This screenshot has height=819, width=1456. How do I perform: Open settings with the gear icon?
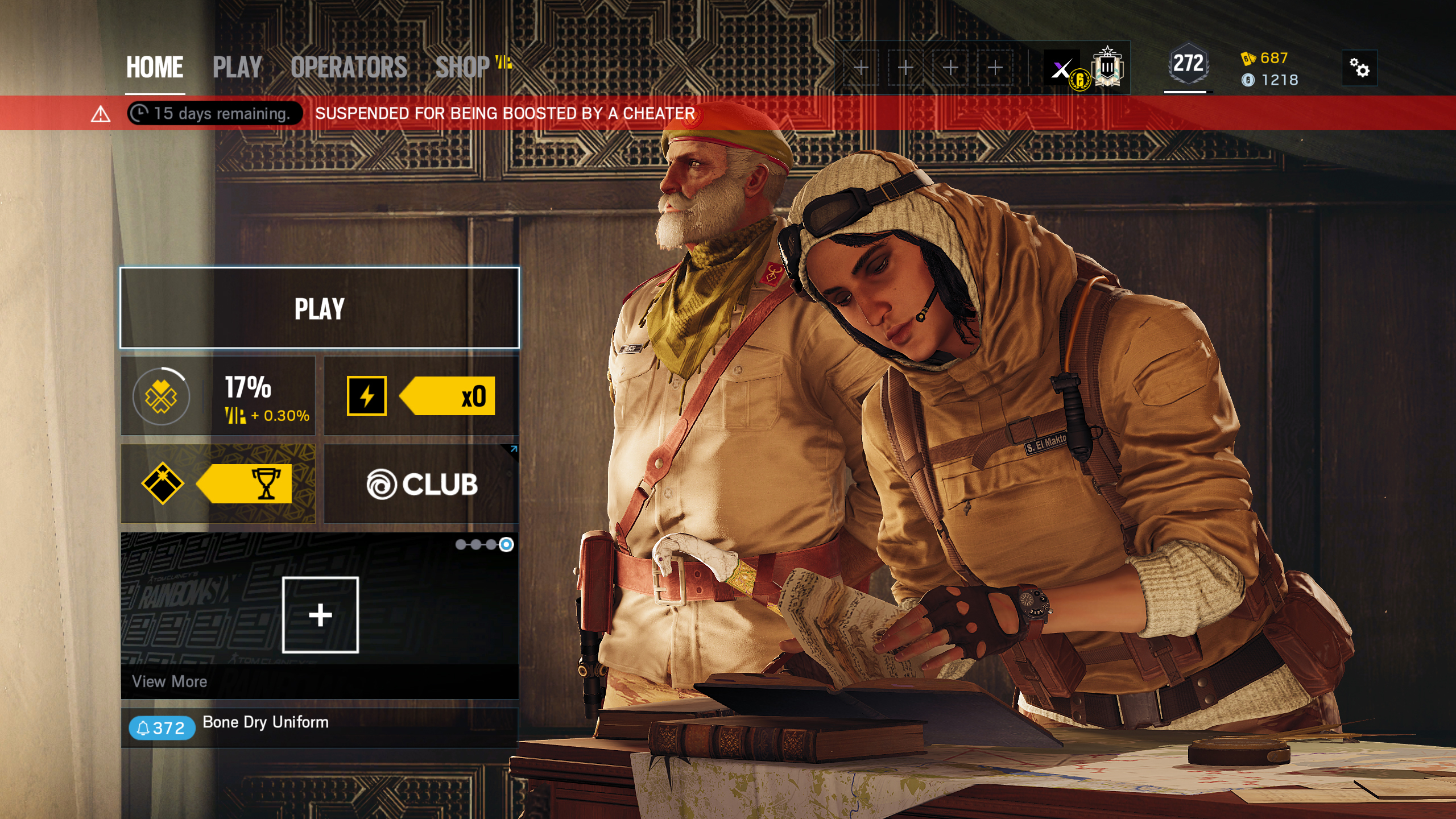(x=1359, y=68)
